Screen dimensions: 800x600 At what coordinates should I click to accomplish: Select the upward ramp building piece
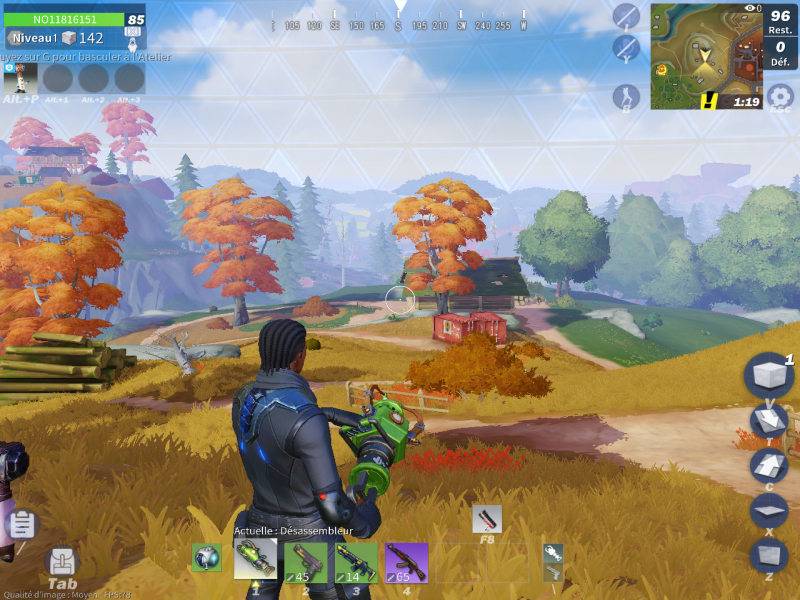769,466
